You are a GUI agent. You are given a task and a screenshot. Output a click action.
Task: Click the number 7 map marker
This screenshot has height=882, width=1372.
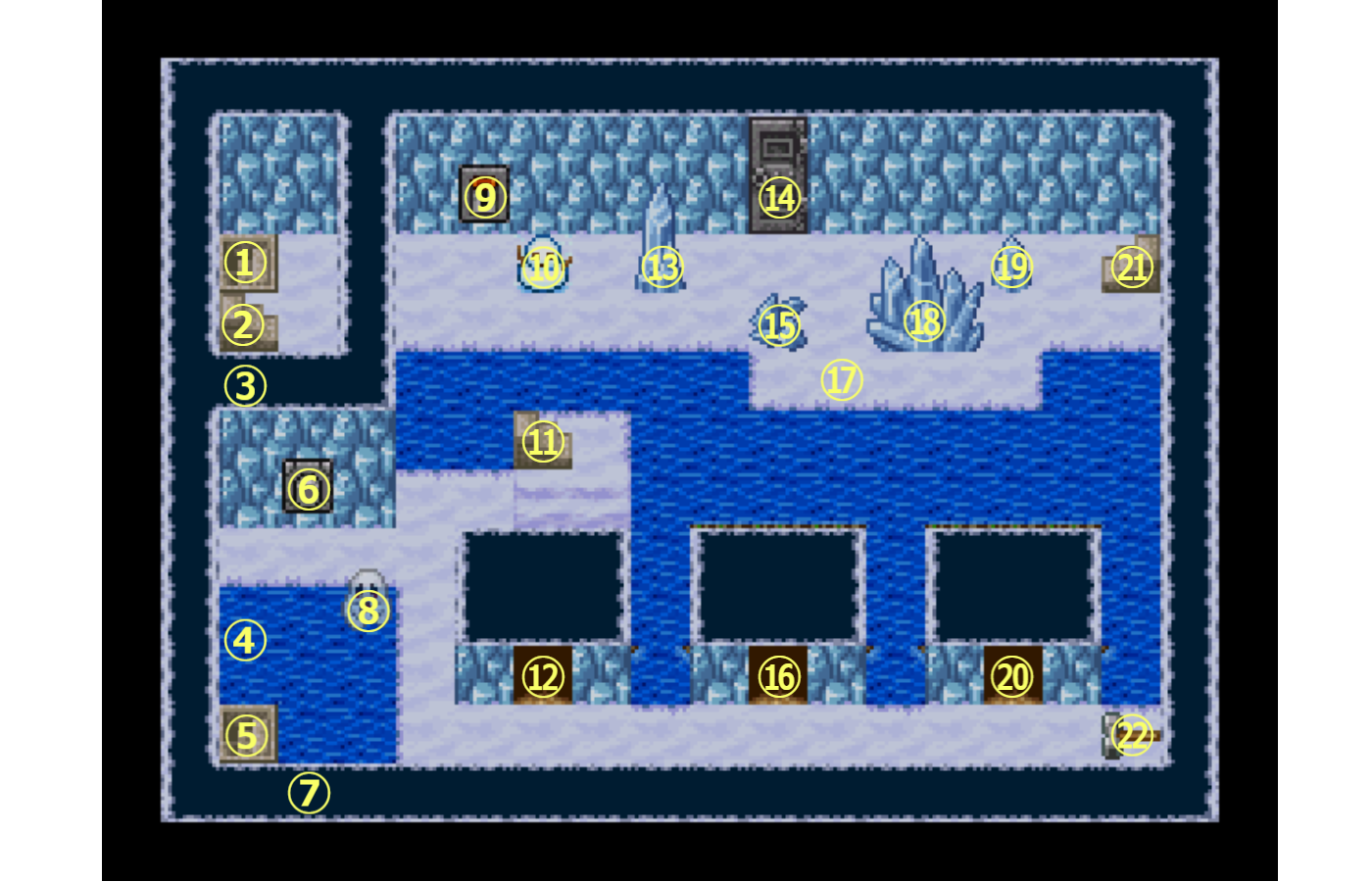click(309, 793)
